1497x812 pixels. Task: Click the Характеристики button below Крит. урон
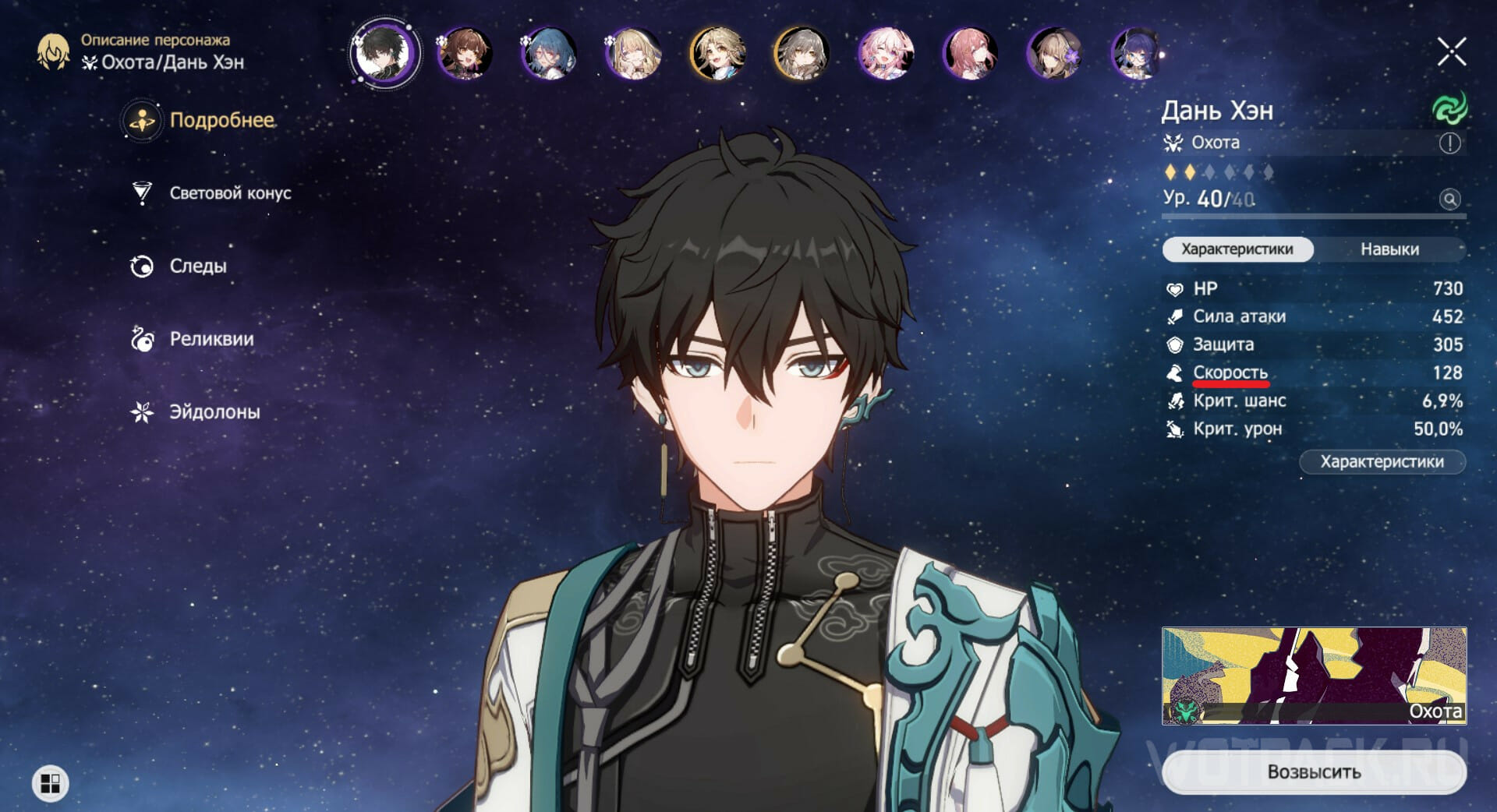1382,462
